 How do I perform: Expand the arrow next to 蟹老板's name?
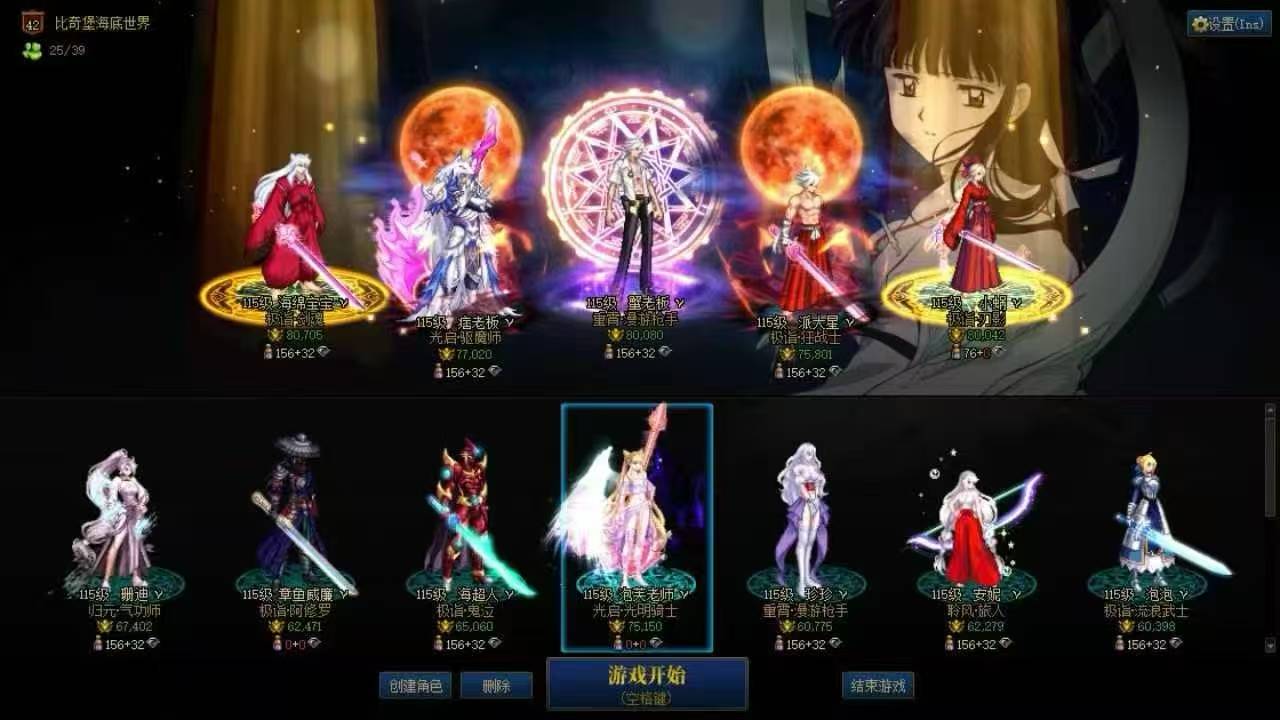pos(680,303)
